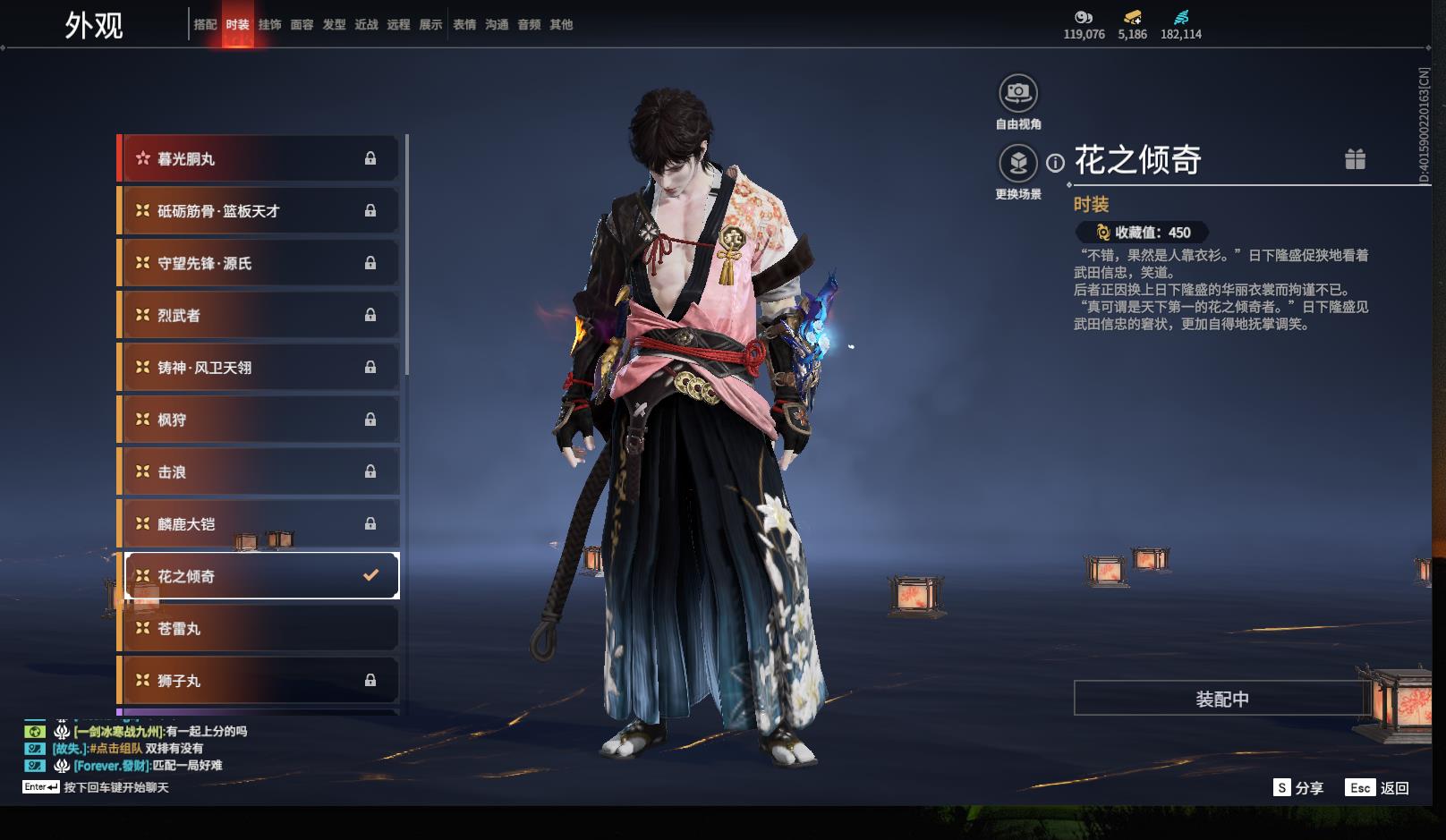
Task: Pick the 烈武者 outfit row
Action: point(259,315)
